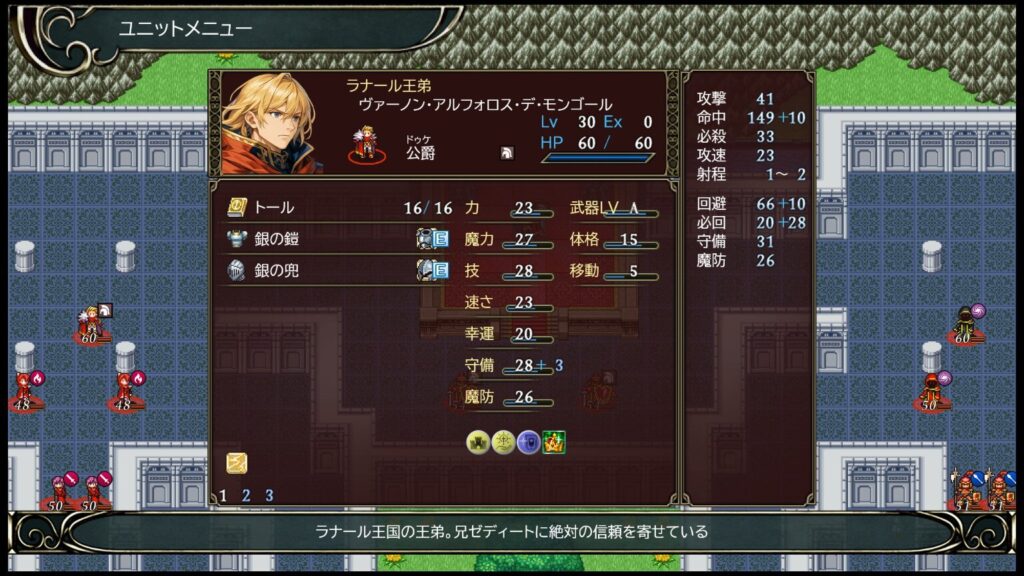Viewport: 1024px width, 576px height.
Task: Click the green crown skill icon
Action: [554, 442]
